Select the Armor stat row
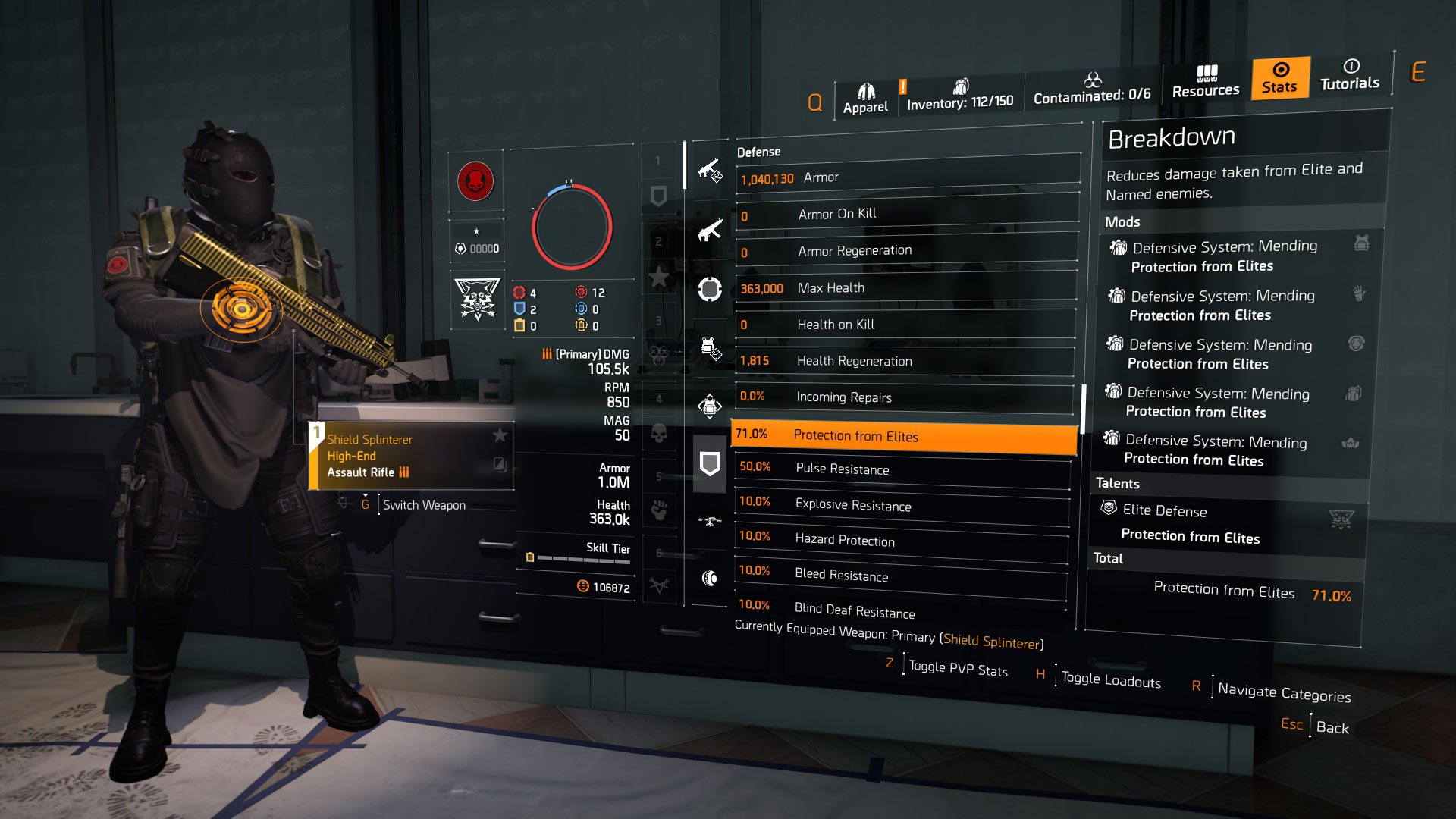Screen dimensions: 1456x819 coord(907,178)
